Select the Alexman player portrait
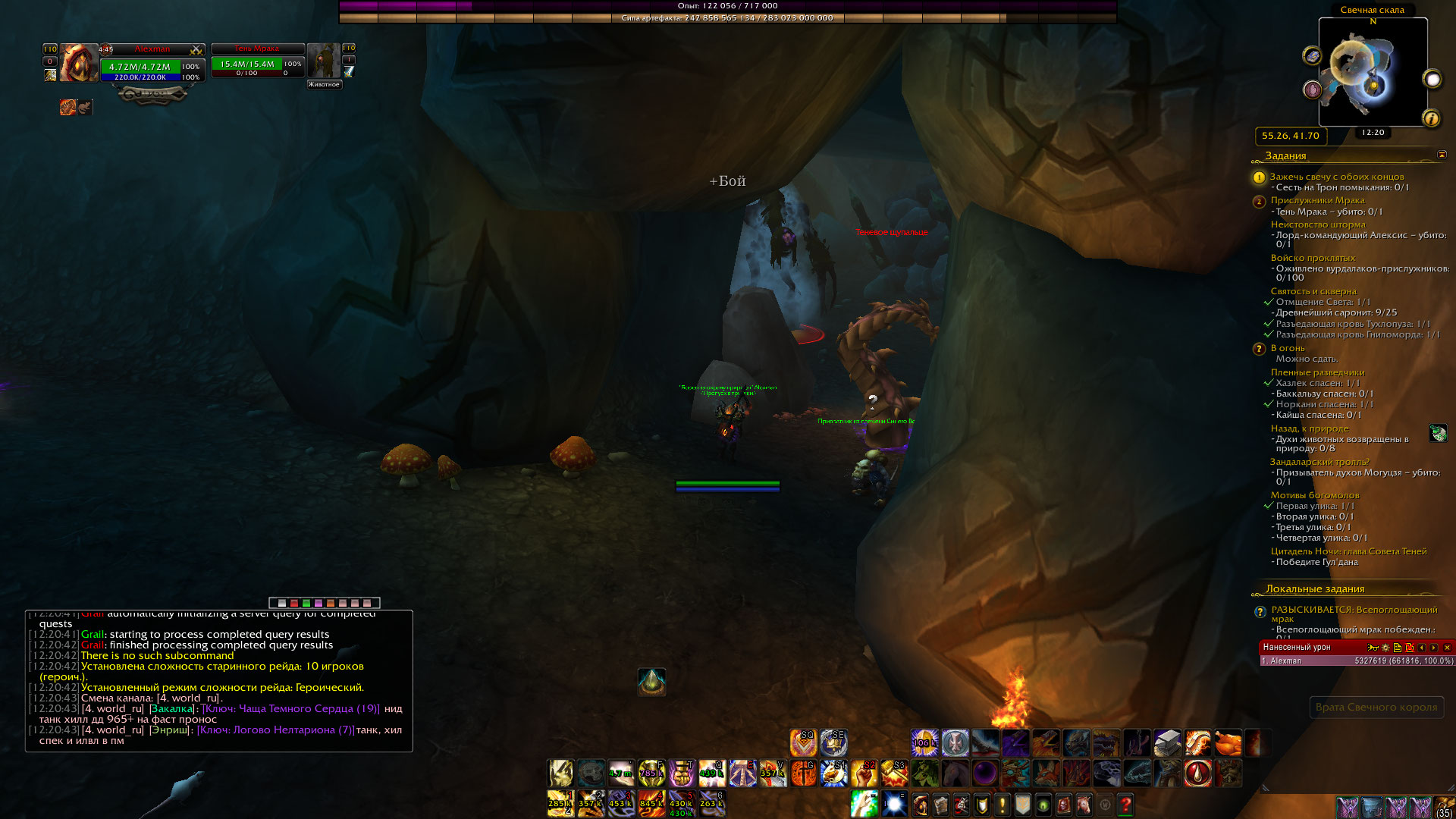The width and height of the screenshot is (1456, 819). coord(79,63)
